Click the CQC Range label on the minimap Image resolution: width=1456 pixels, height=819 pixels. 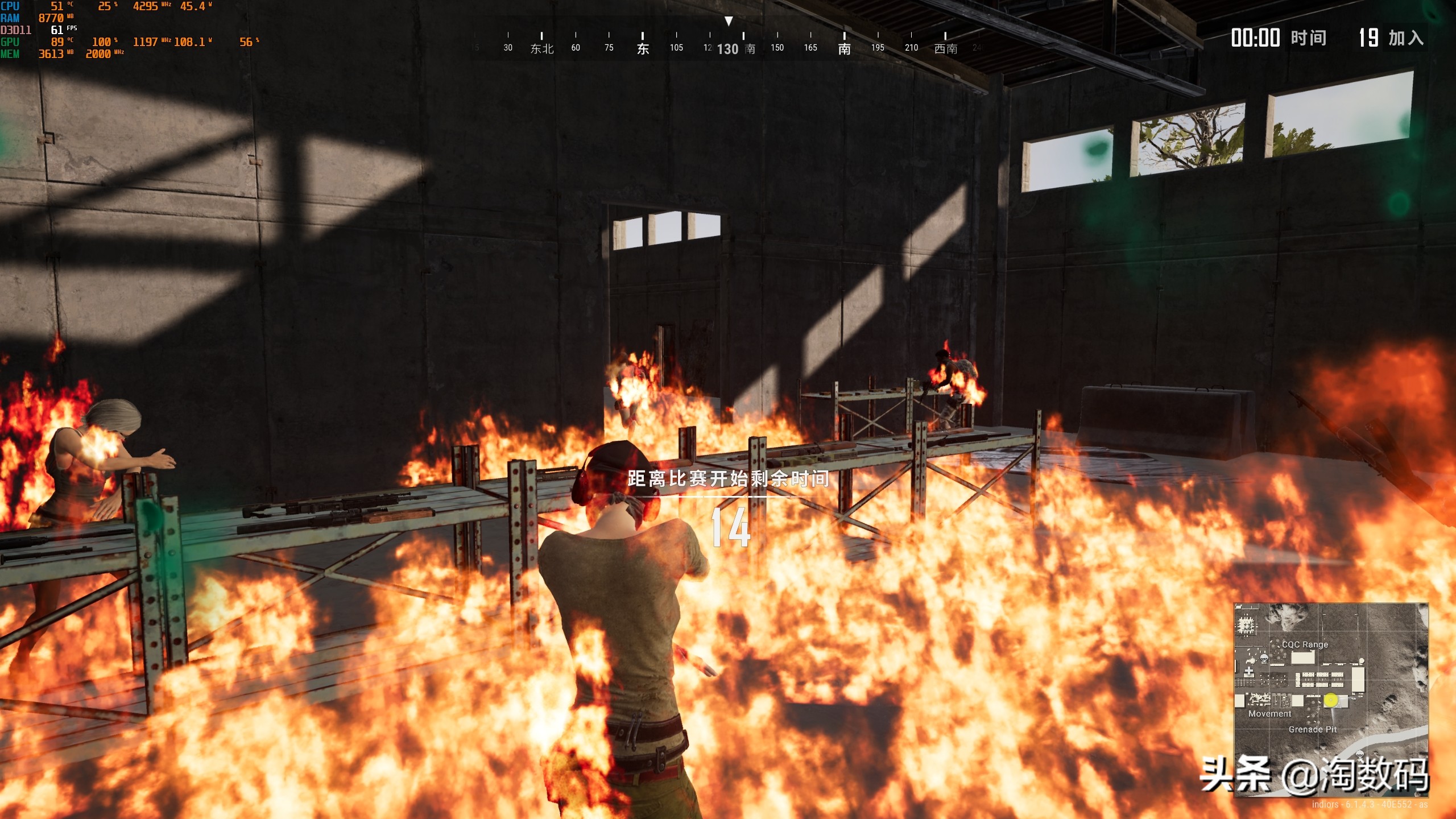[x=1305, y=644]
